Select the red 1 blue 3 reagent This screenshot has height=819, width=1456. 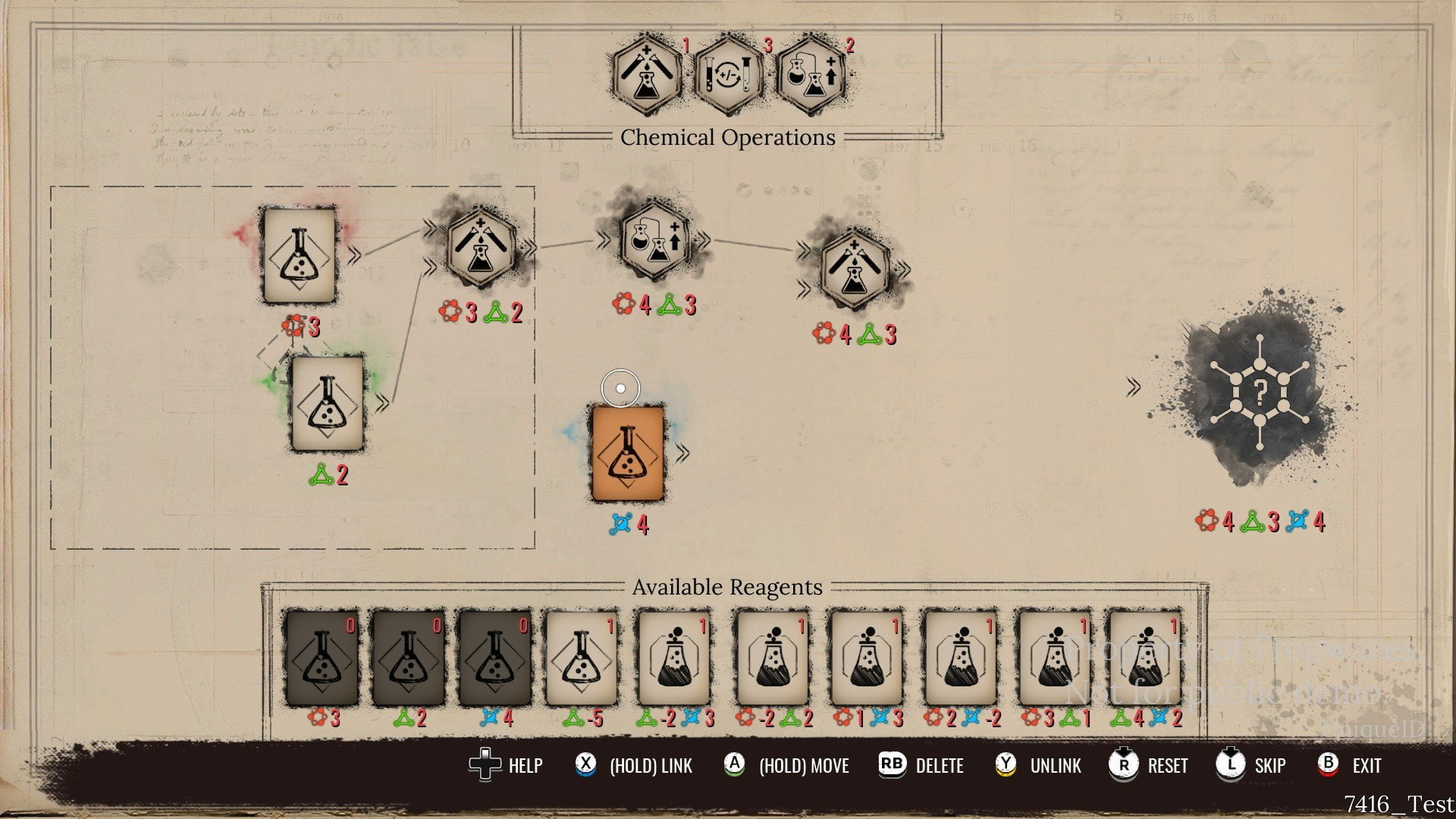866,658
